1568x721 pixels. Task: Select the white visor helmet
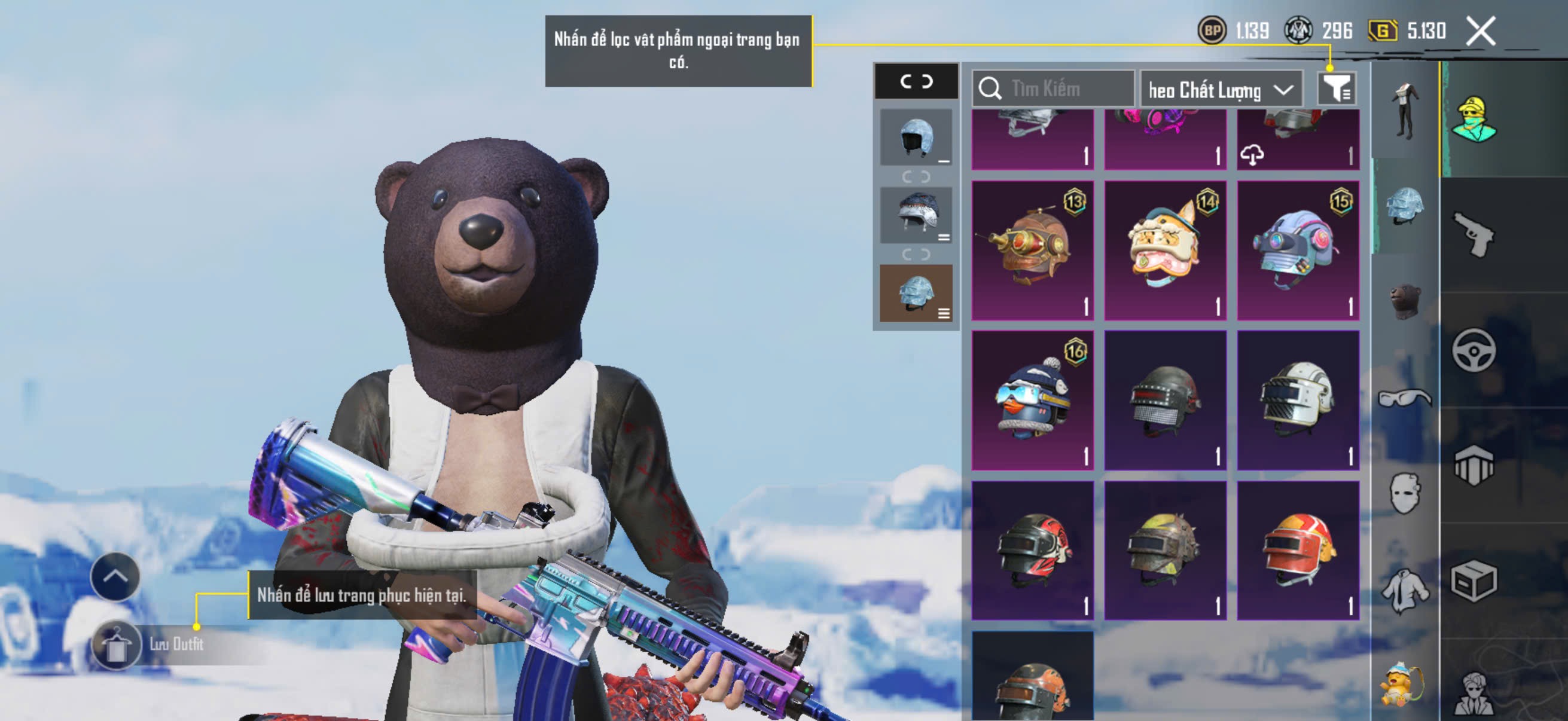pos(1298,400)
